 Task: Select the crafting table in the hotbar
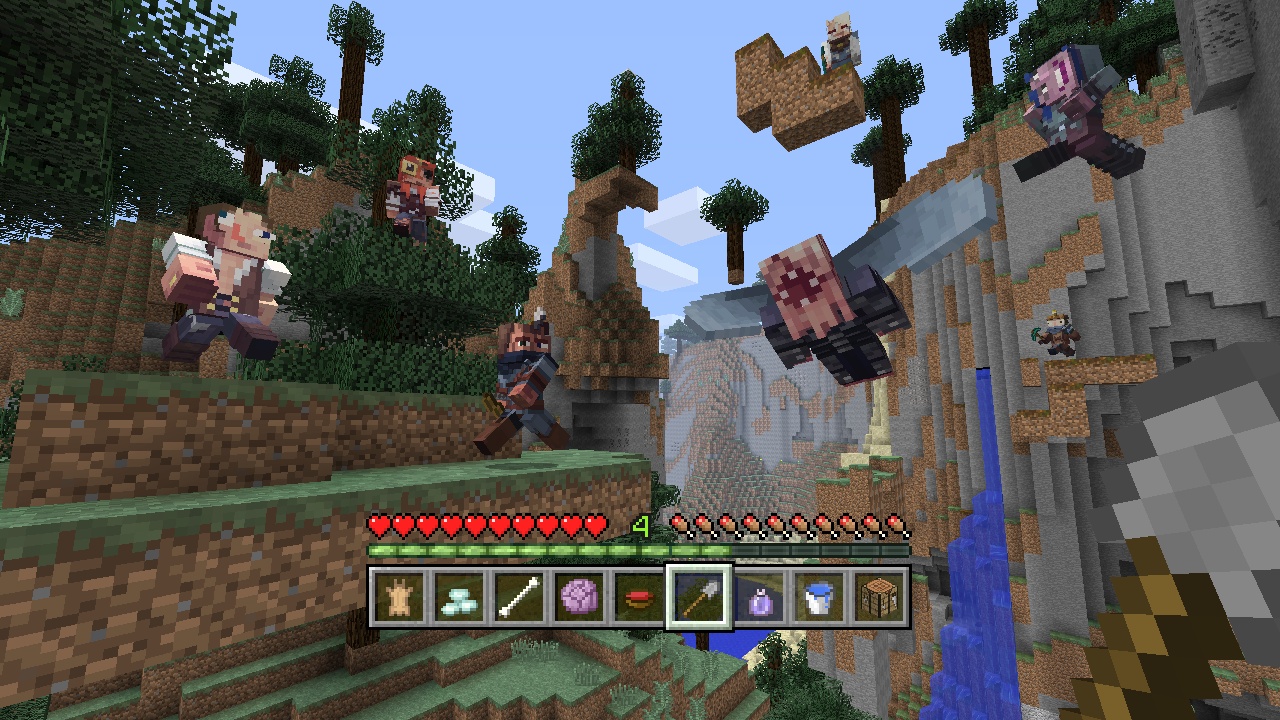877,597
